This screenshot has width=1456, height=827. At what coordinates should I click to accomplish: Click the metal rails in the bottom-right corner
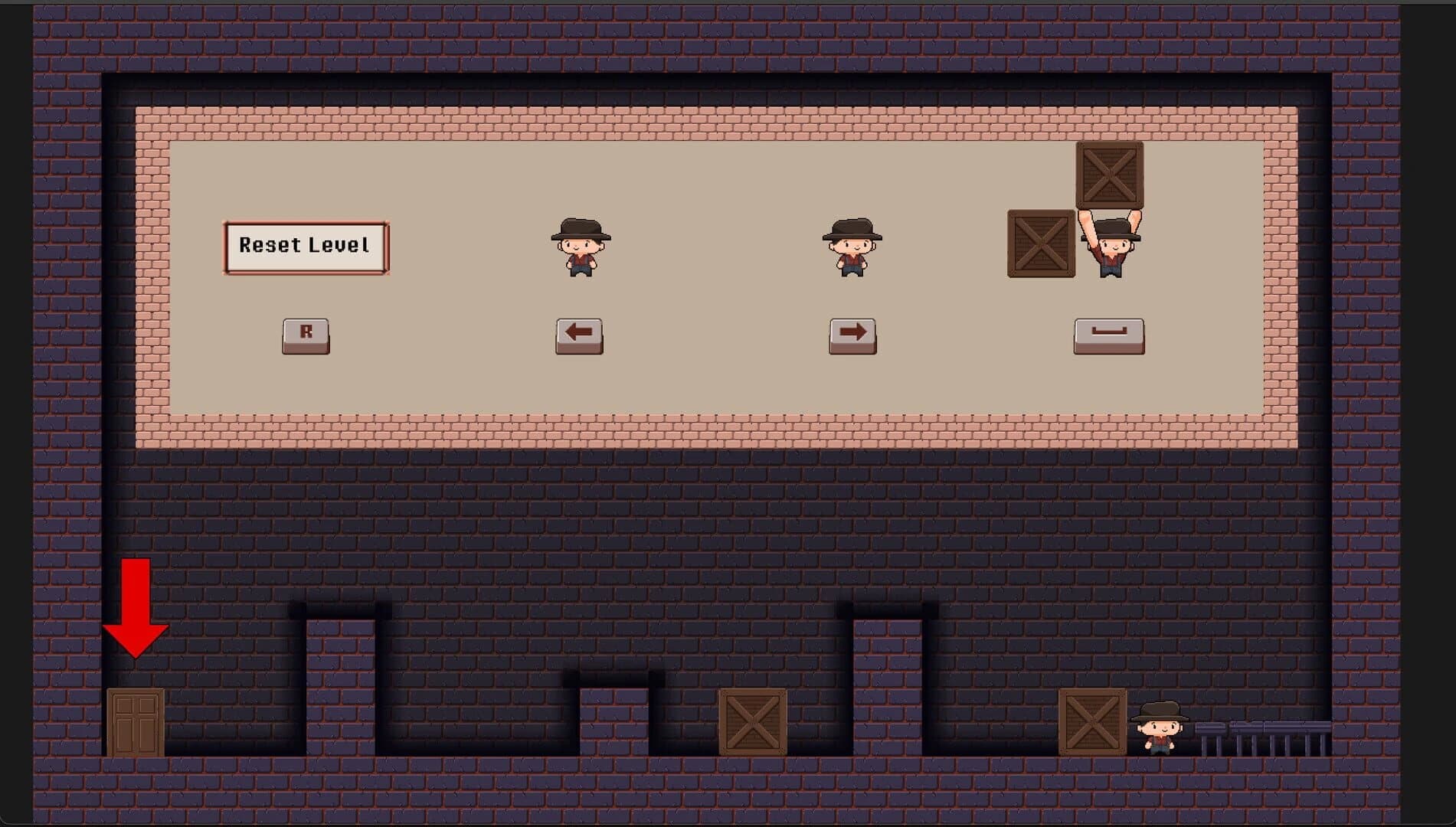pos(1264,735)
